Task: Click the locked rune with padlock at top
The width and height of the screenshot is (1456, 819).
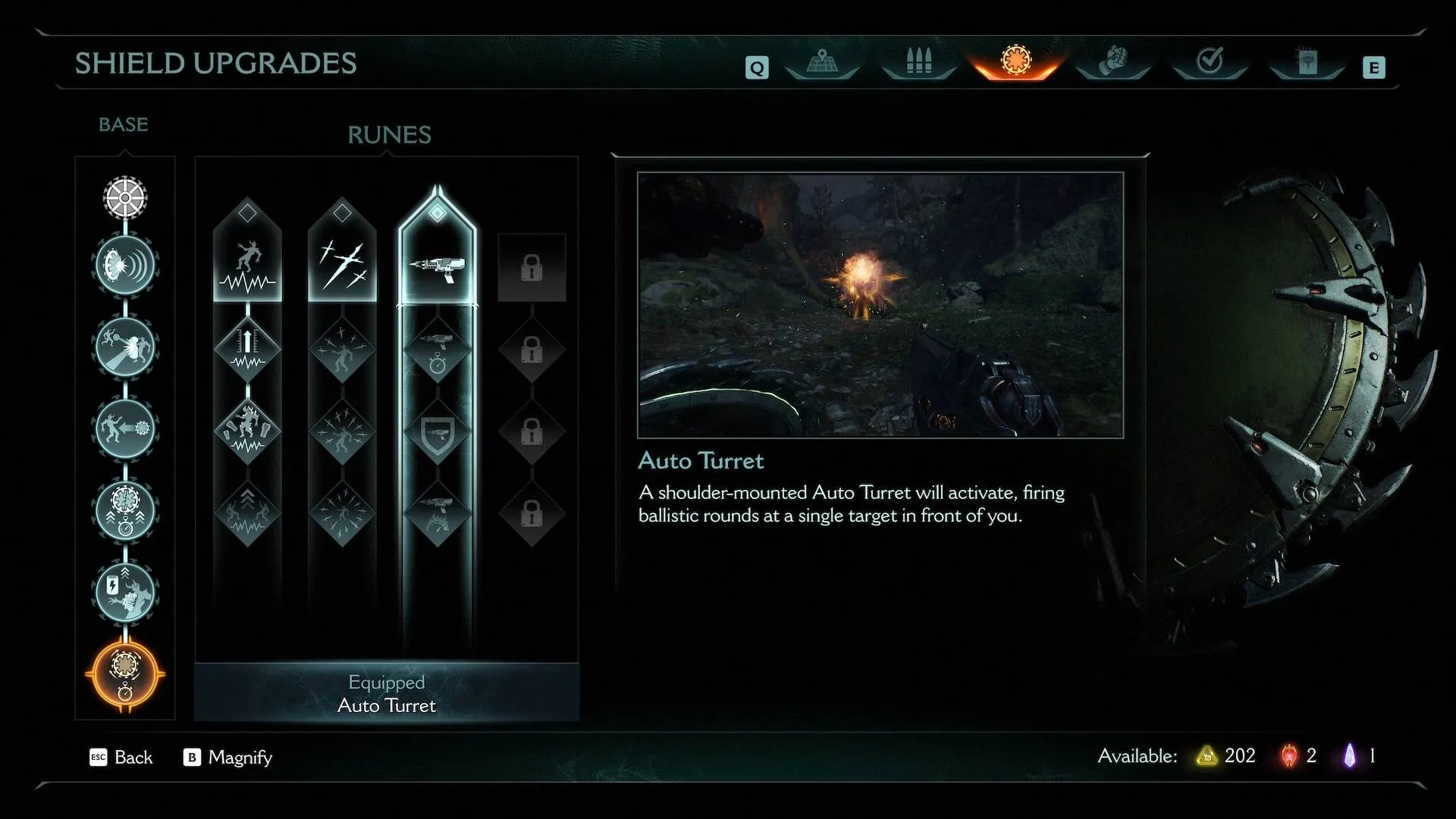Action: pyautogui.click(x=532, y=268)
